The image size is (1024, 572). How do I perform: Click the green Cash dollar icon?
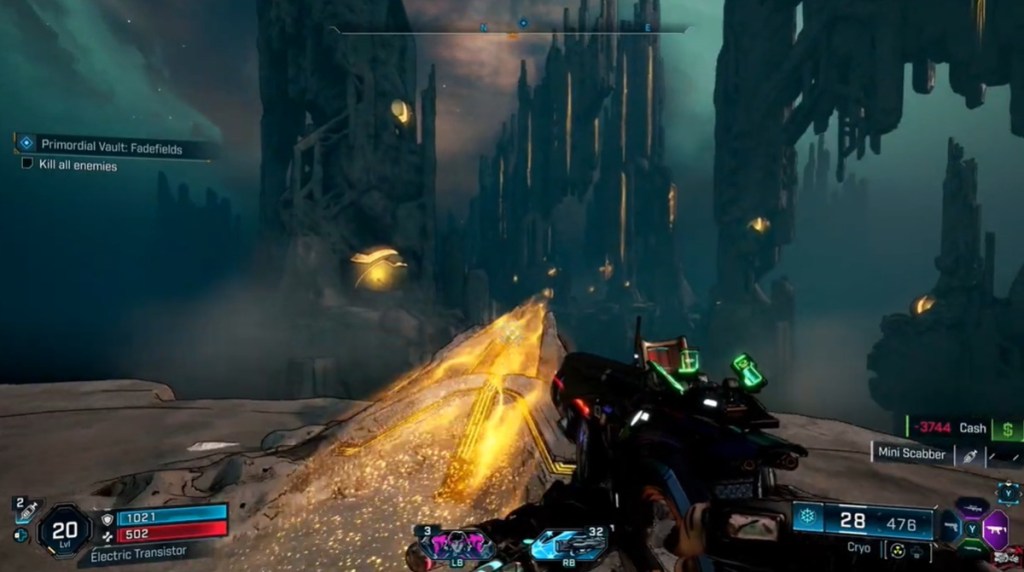[x=1007, y=428]
